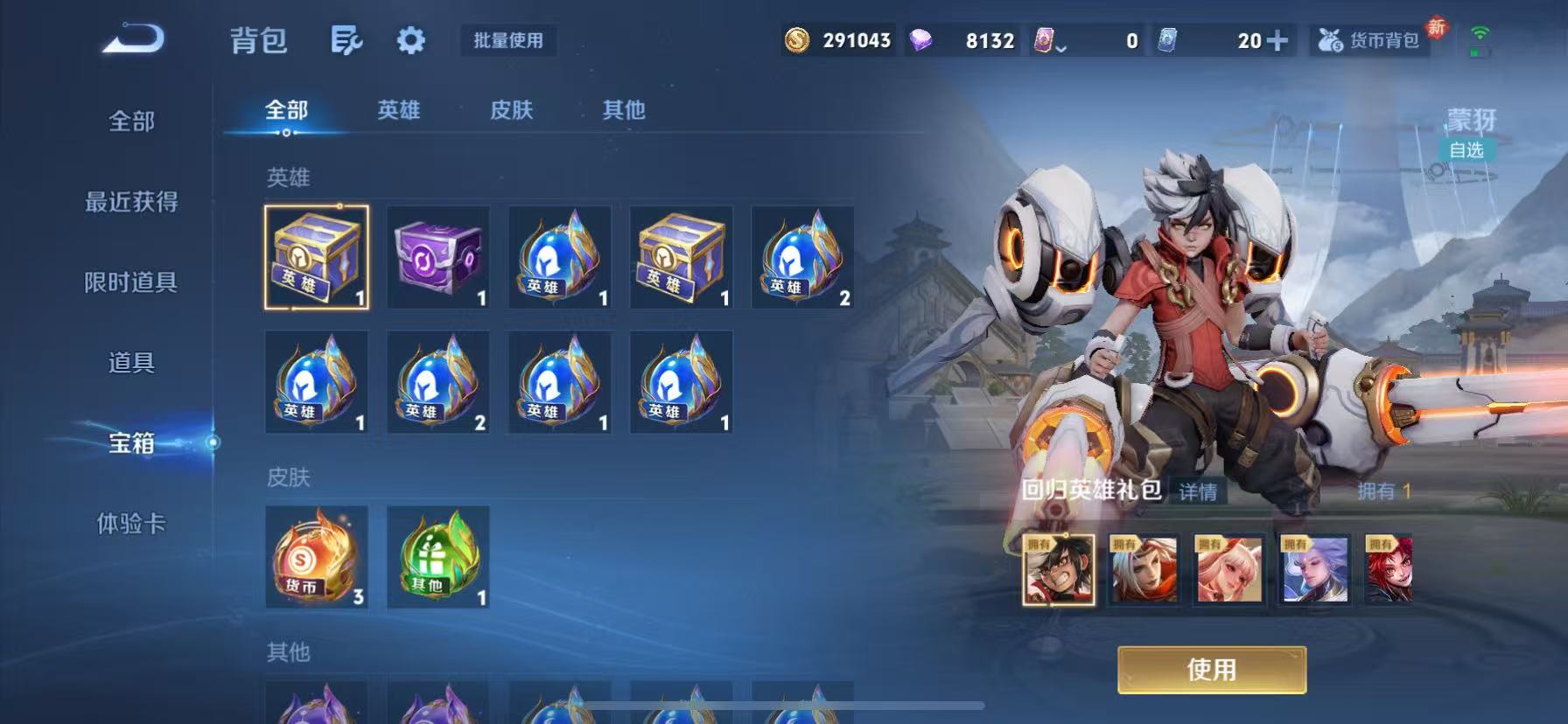
Task: Open 体验卡 from the sidebar
Action: [131, 525]
